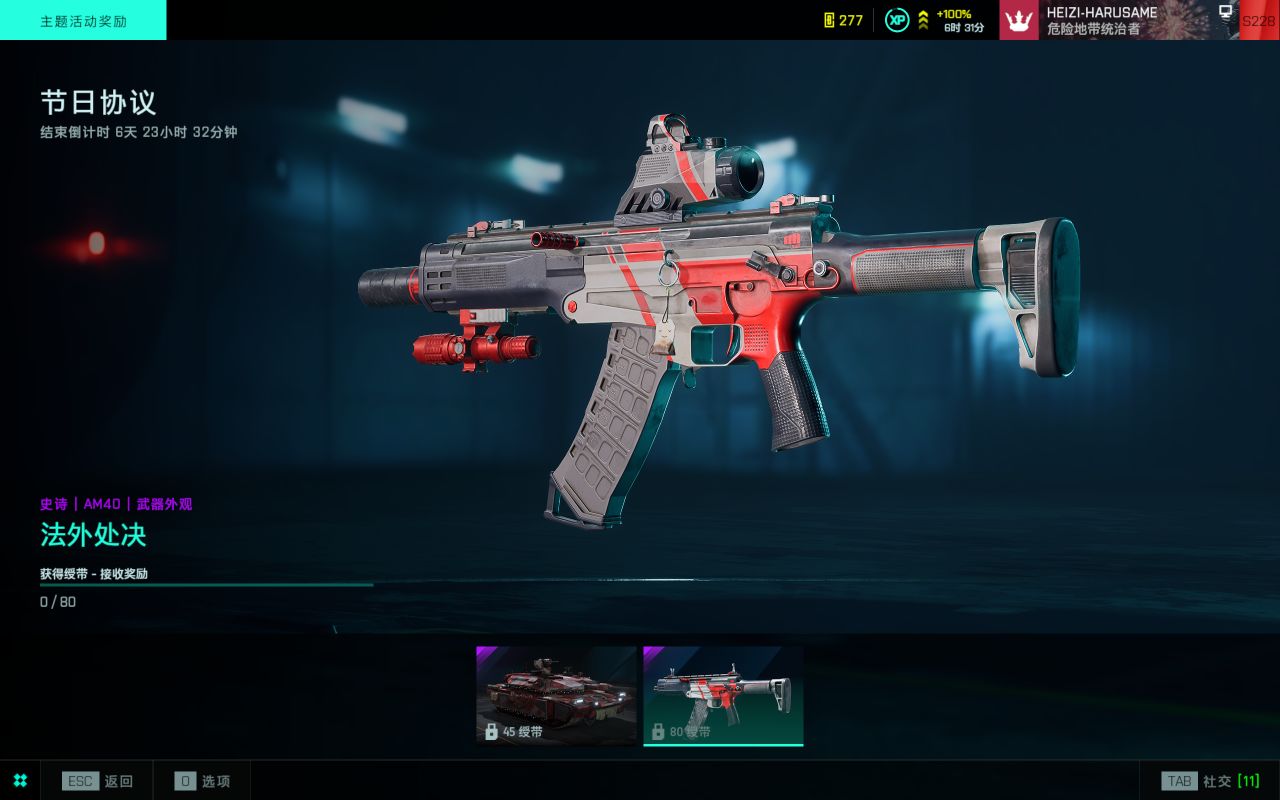Click the 返回 back button
1280x800 pixels.
(x=98, y=781)
